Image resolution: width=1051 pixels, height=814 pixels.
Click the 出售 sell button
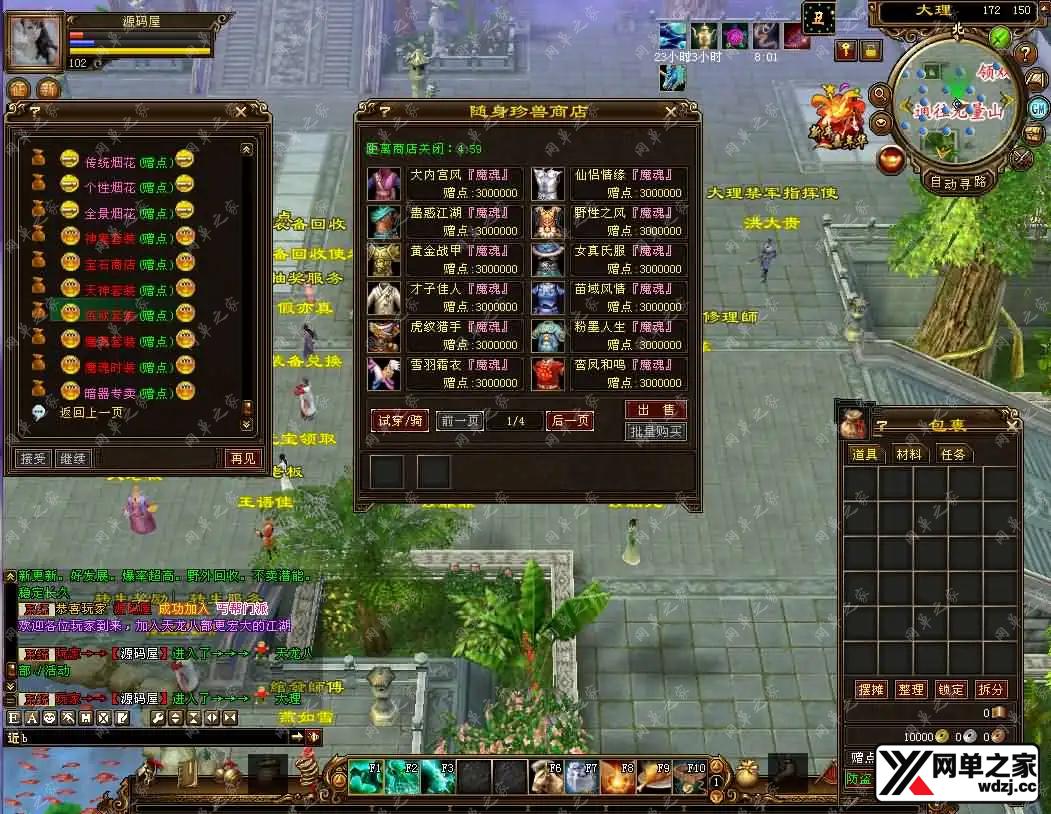point(656,410)
